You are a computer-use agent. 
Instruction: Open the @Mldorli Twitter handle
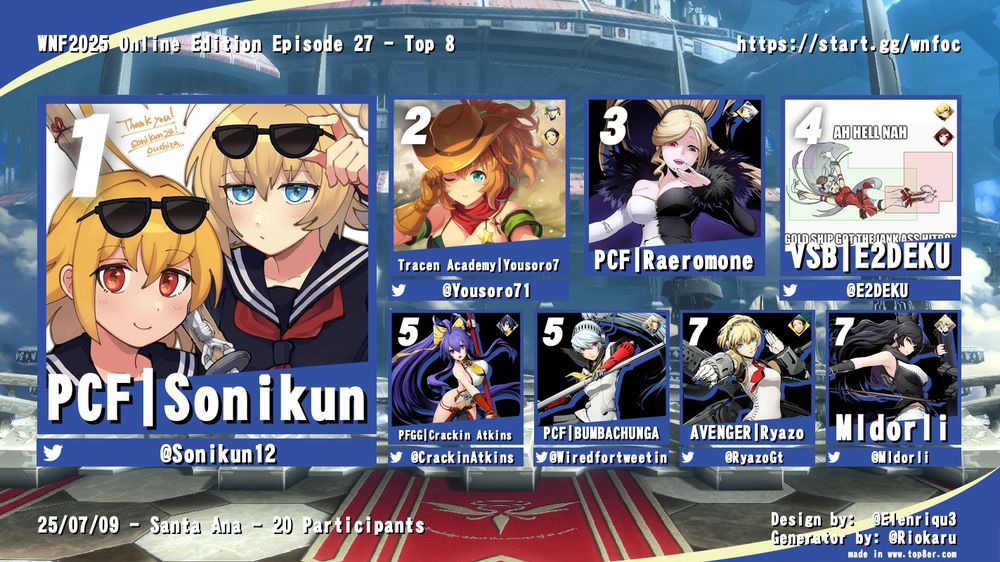[x=900, y=457]
